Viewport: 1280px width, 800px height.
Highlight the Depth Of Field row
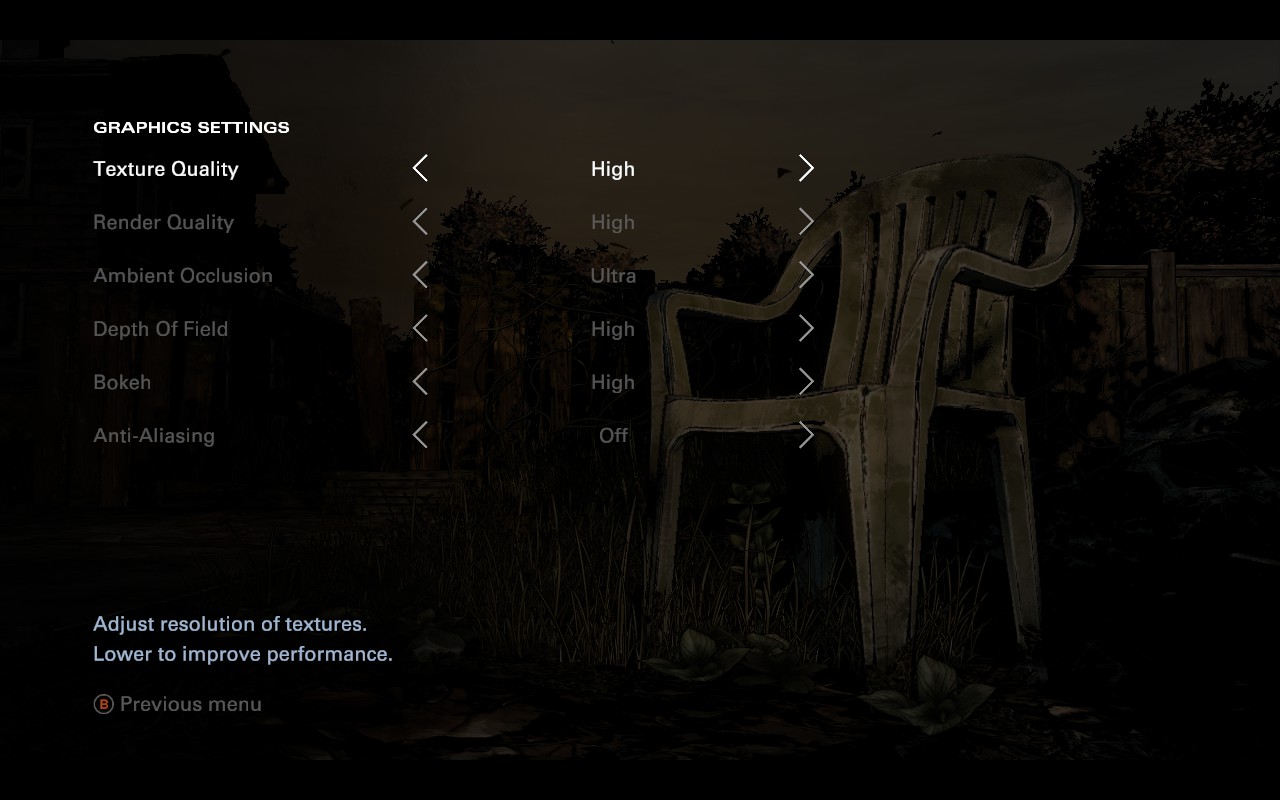point(160,329)
